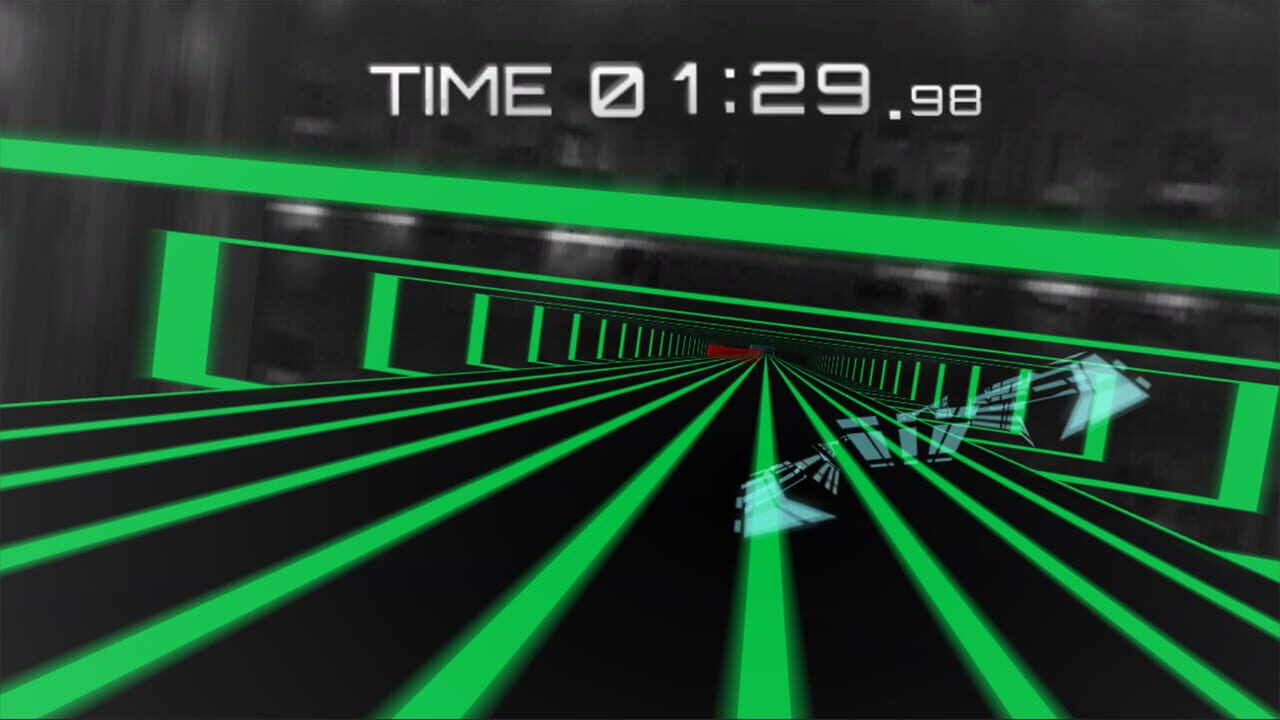The width and height of the screenshot is (1280, 720).
Task: Select the large arrow-shaped ship wing piece
Action: click(1090, 400)
